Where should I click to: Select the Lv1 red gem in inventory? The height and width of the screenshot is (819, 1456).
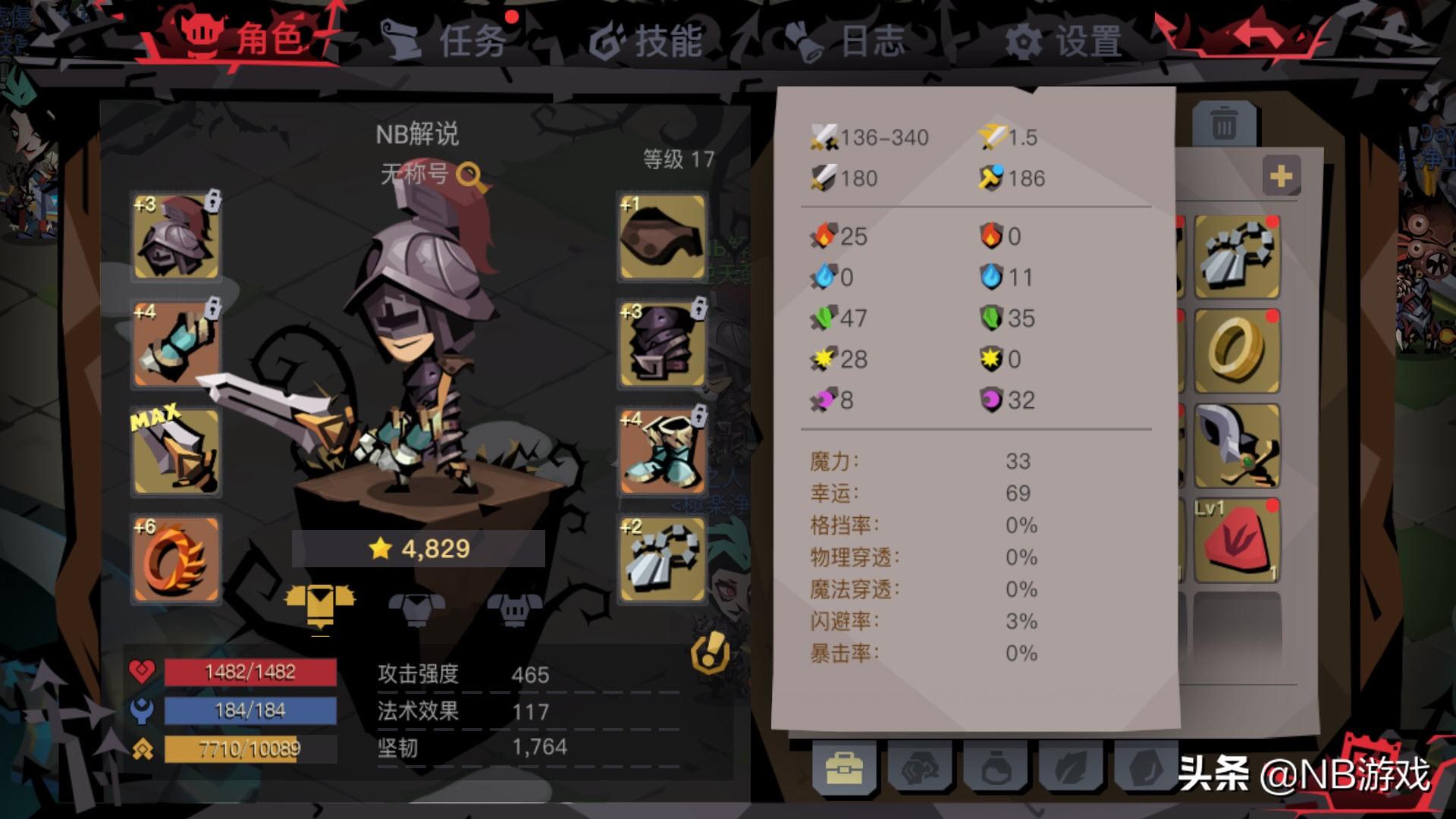pos(1236,538)
